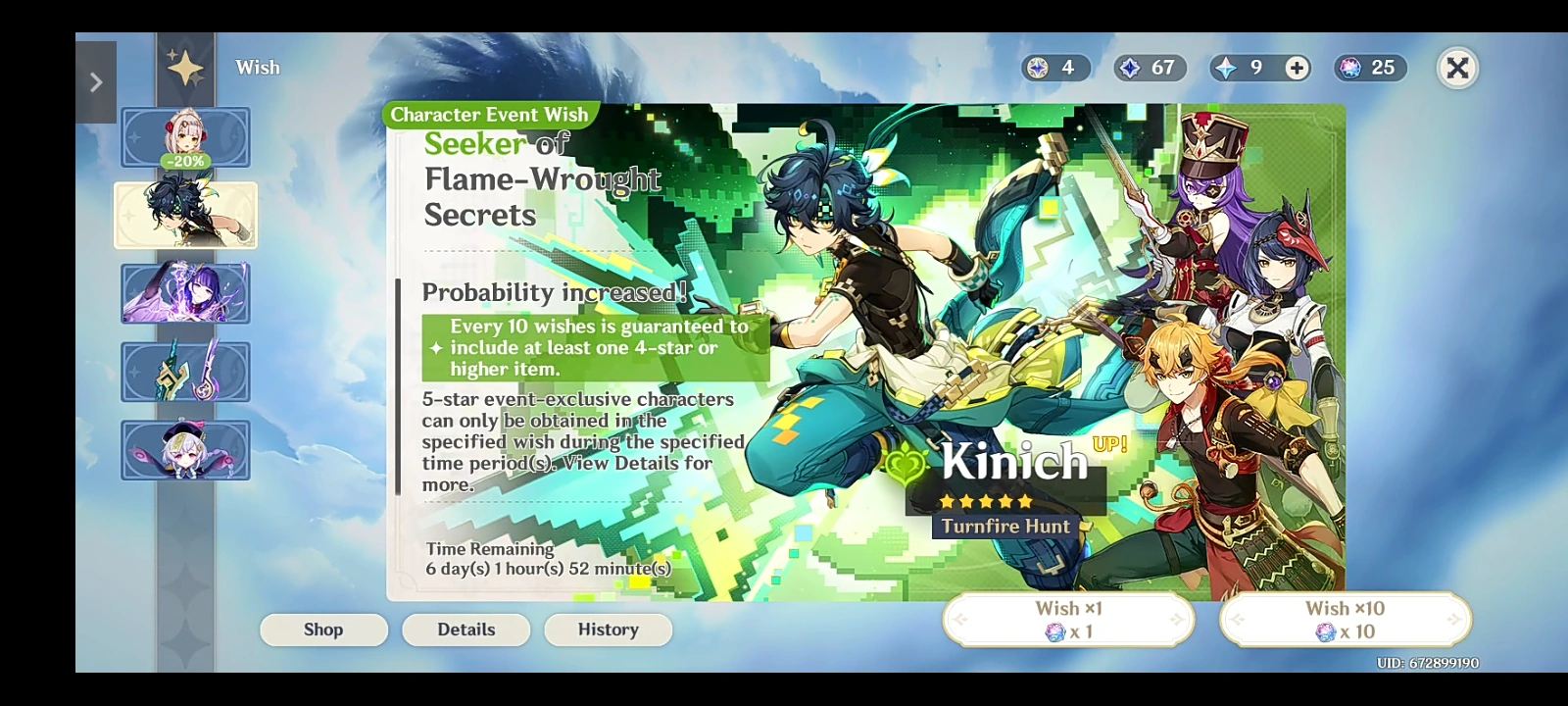Screen dimensions: 1568x706
Task: View banner Details
Action: click(x=465, y=630)
